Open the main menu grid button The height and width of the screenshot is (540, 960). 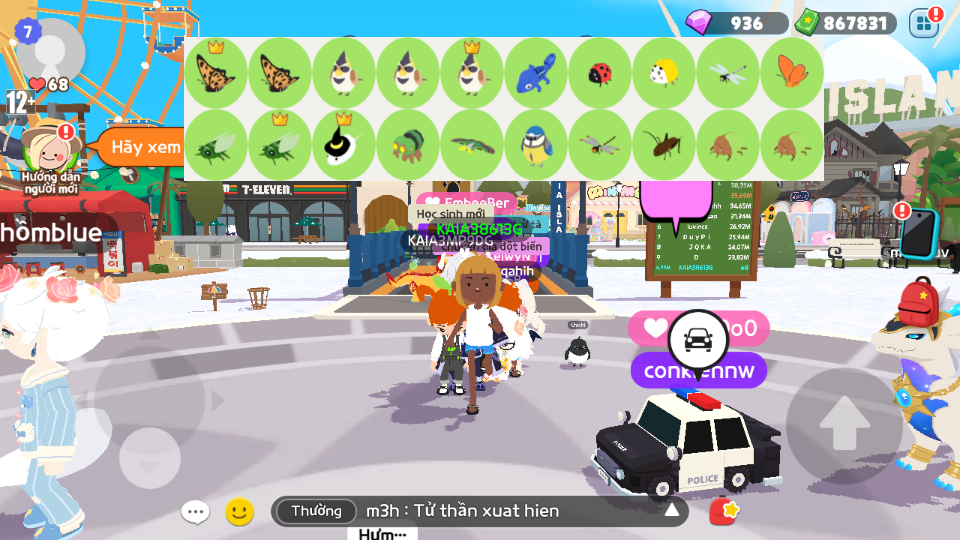pos(924,22)
